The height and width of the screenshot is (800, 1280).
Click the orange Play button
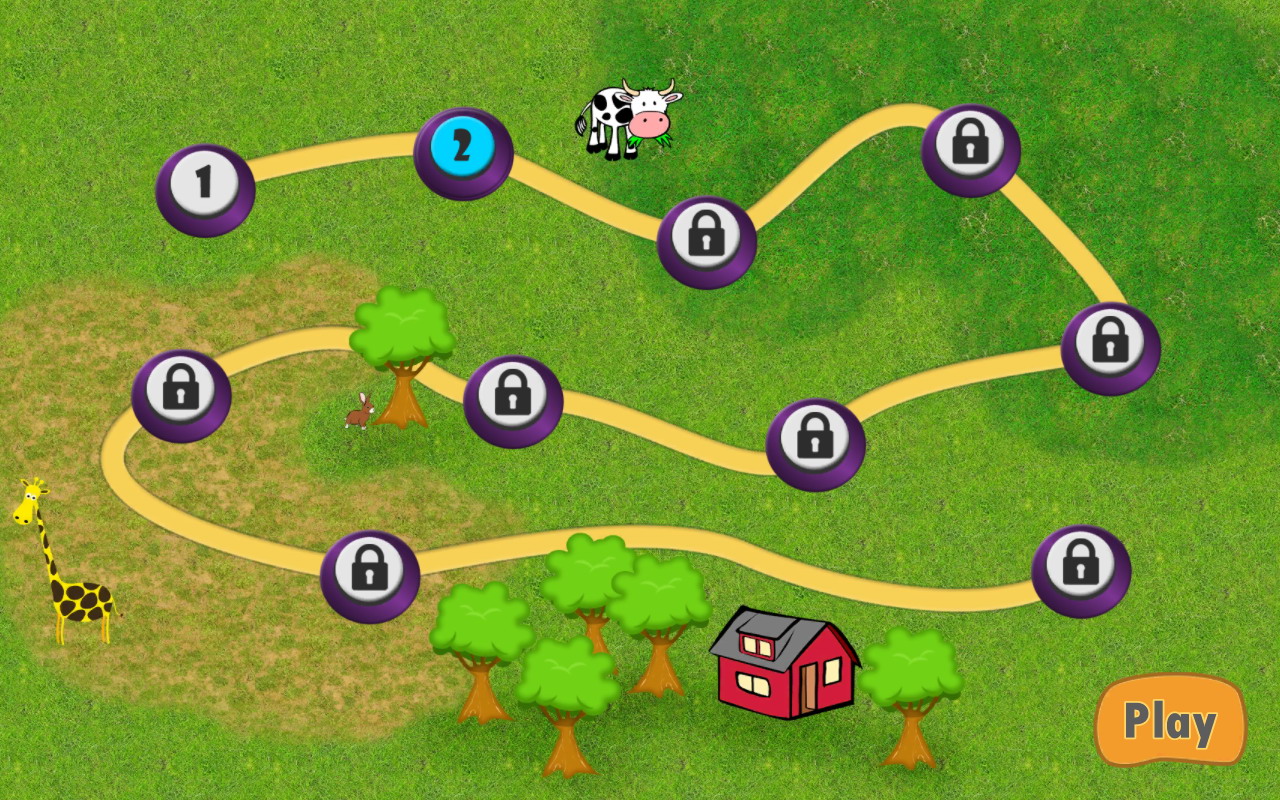[1169, 720]
